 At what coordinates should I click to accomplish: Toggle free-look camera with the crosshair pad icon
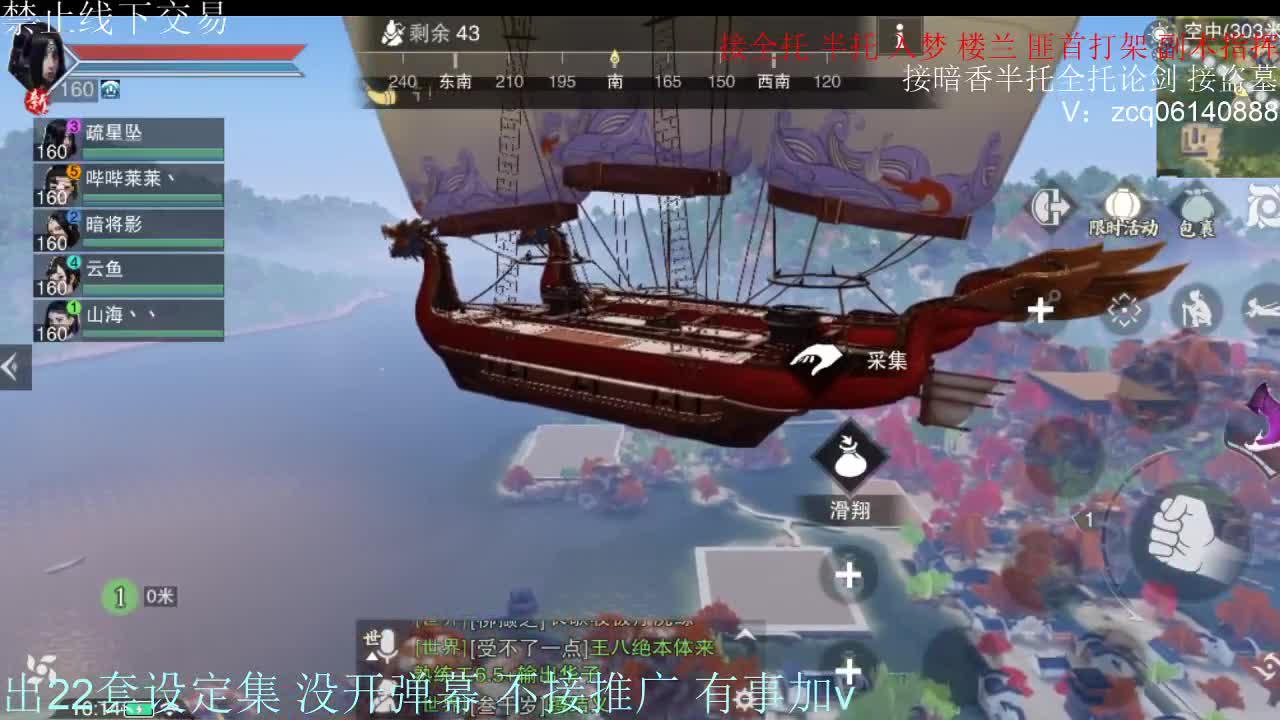coord(1124,309)
